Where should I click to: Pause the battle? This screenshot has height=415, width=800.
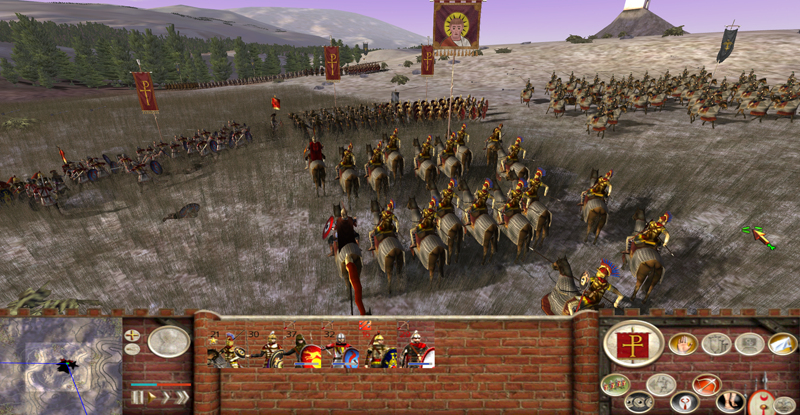click(139, 397)
